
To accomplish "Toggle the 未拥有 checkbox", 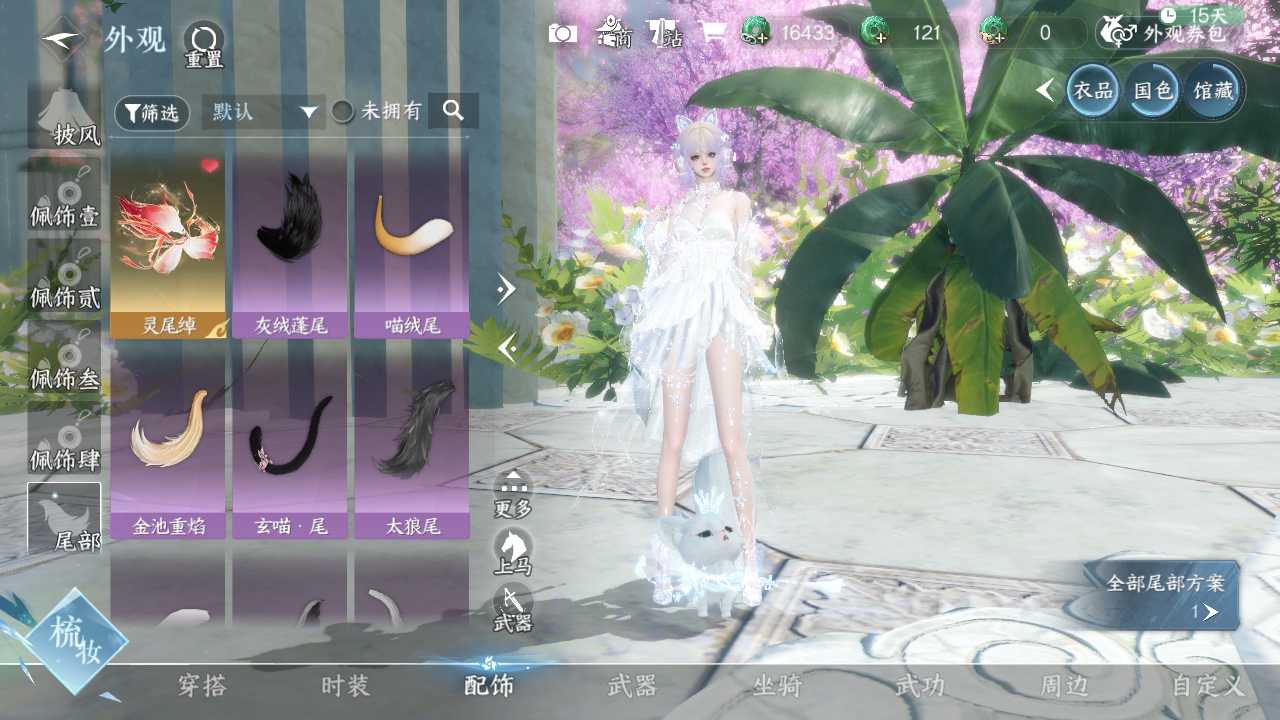I will (343, 112).
